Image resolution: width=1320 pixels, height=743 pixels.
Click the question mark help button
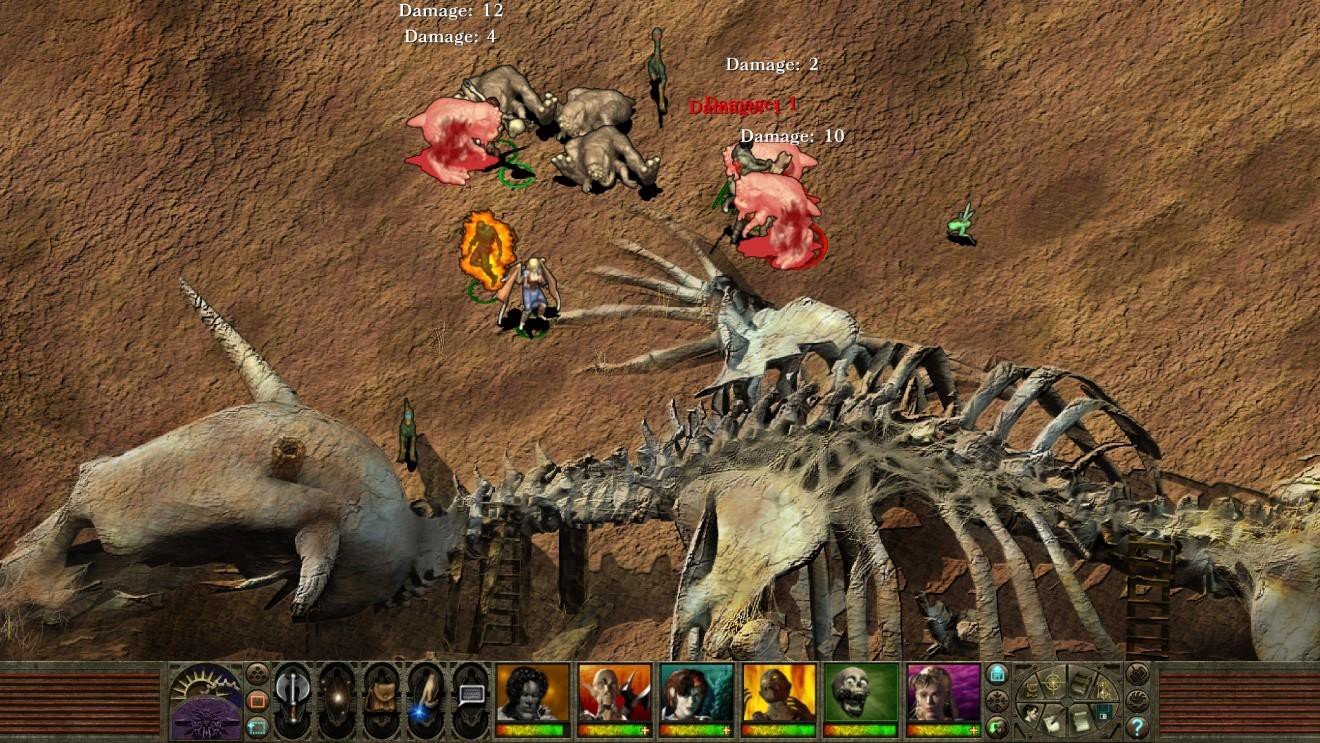coord(1137,726)
